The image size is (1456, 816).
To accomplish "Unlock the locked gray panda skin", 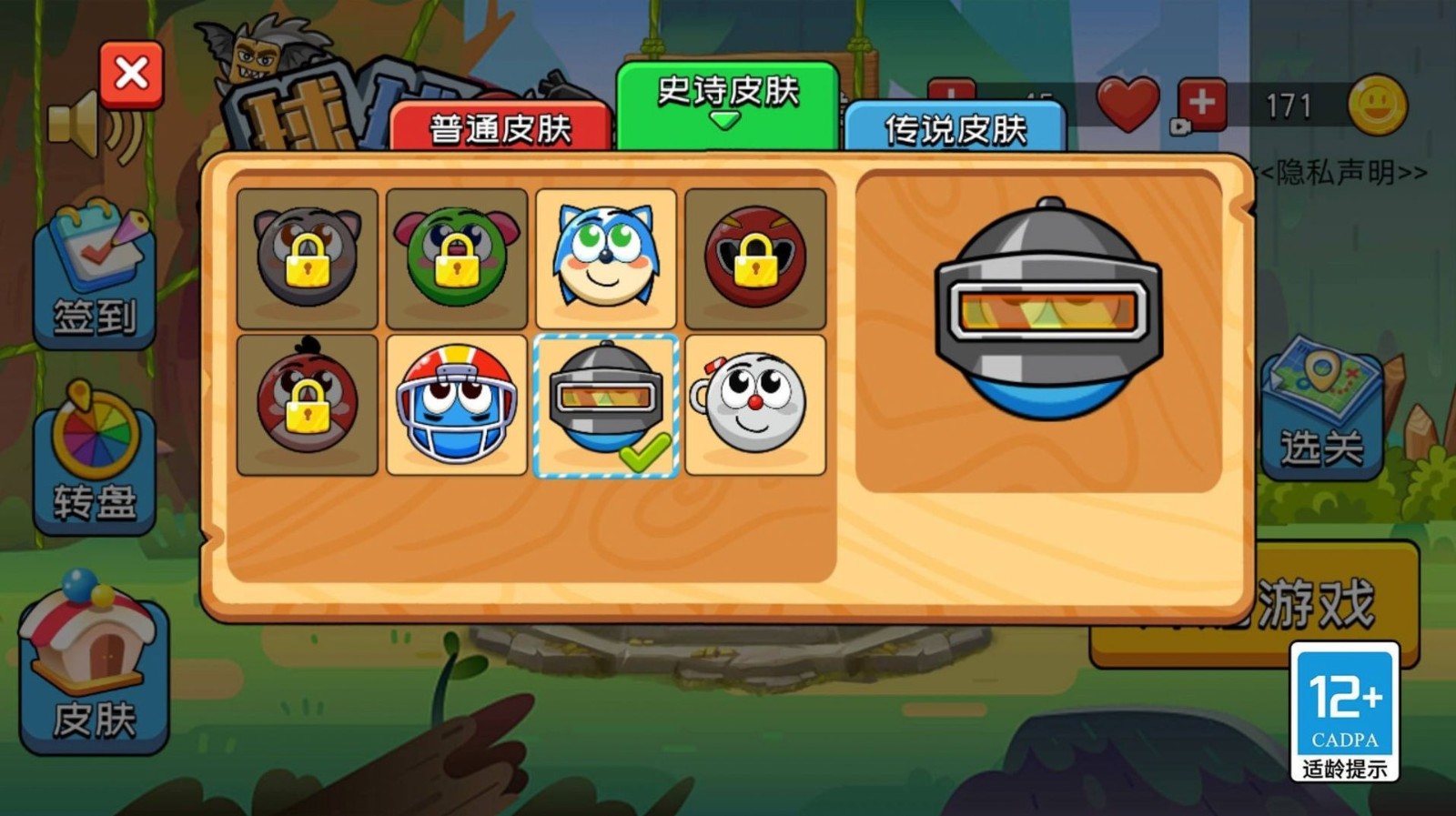I will click(307, 257).
